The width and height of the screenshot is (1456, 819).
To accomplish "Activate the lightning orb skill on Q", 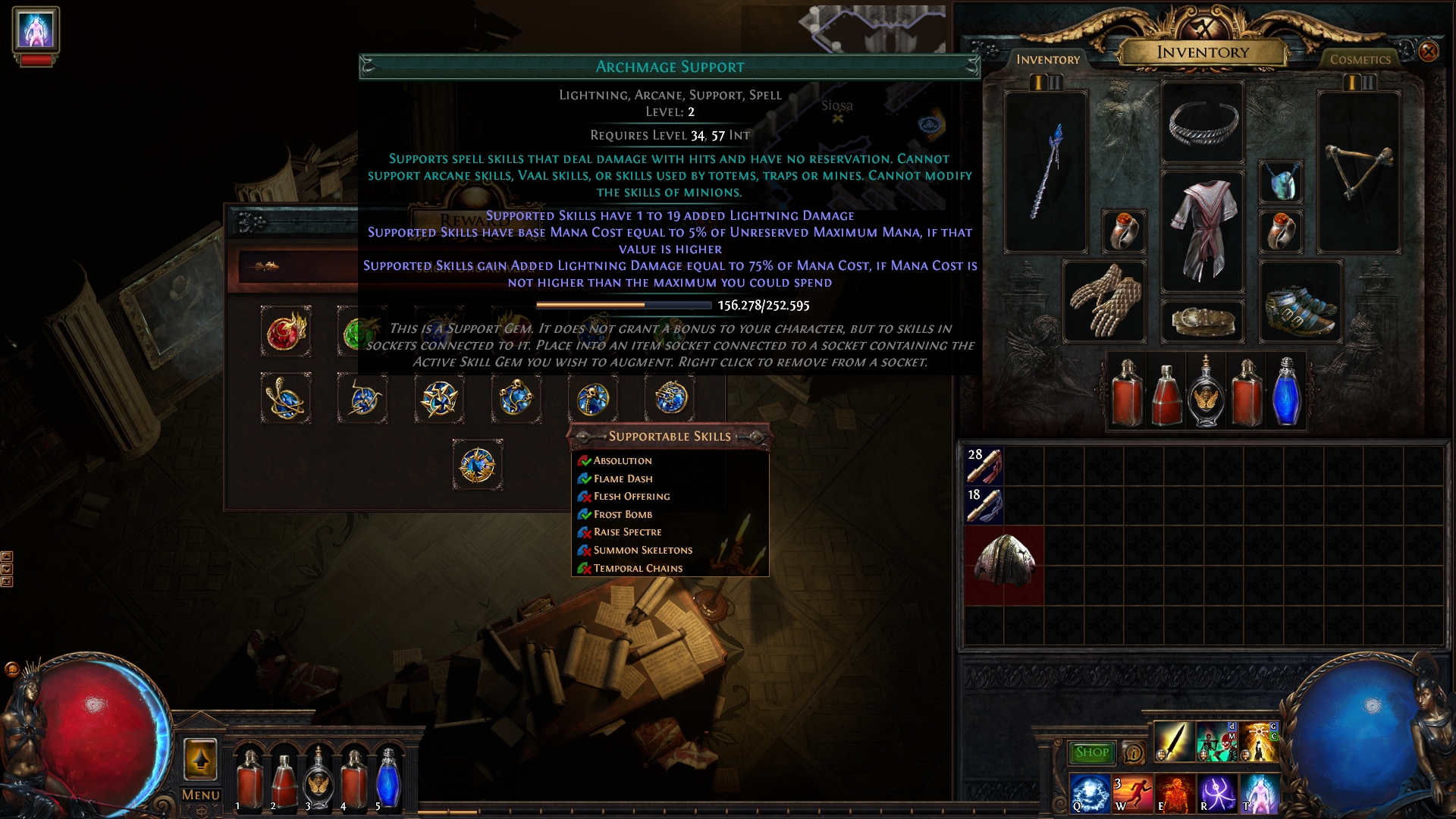I will (x=1090, y=793).
